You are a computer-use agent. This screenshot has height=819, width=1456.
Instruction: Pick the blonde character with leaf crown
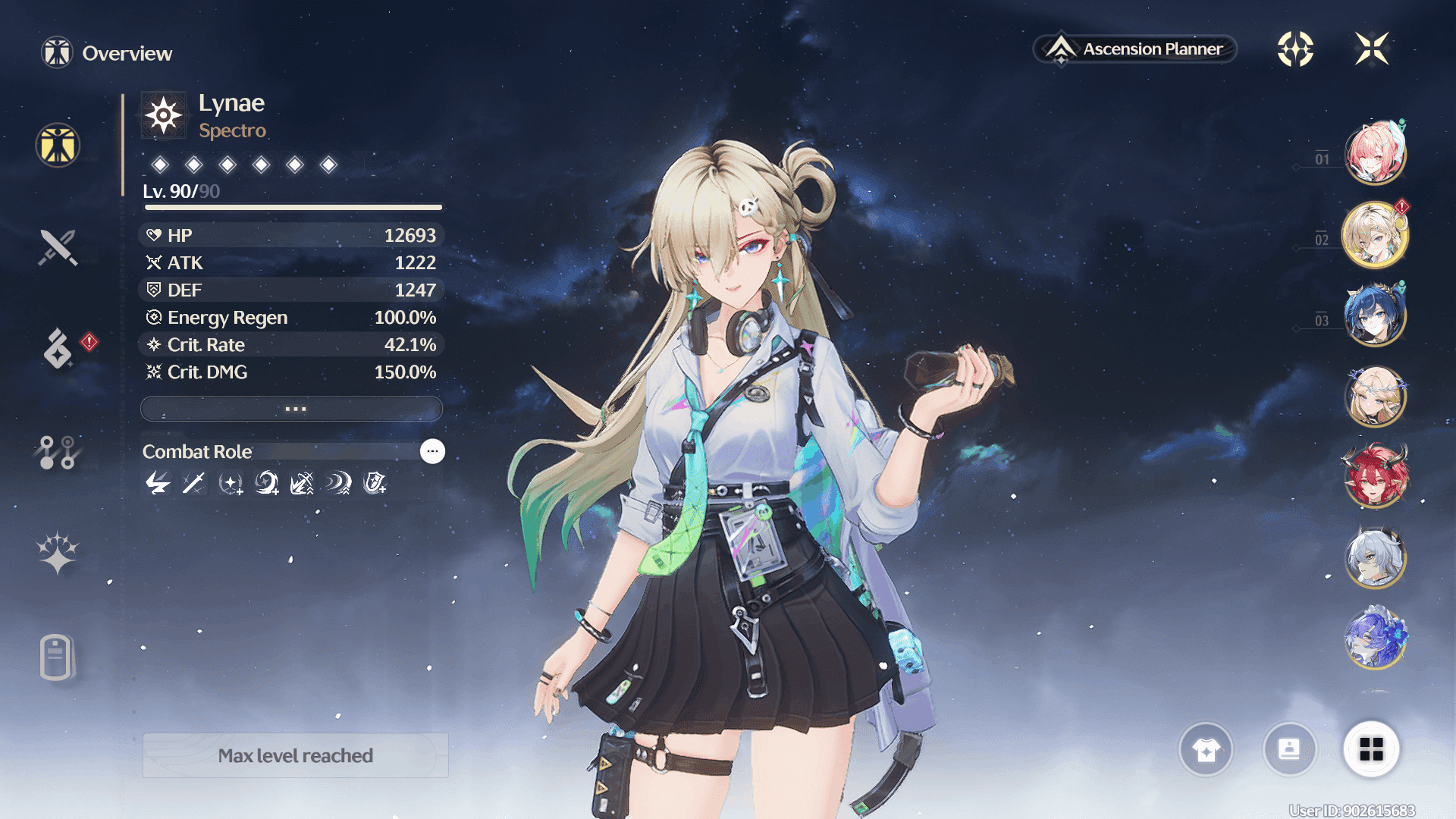point(1375,396)
